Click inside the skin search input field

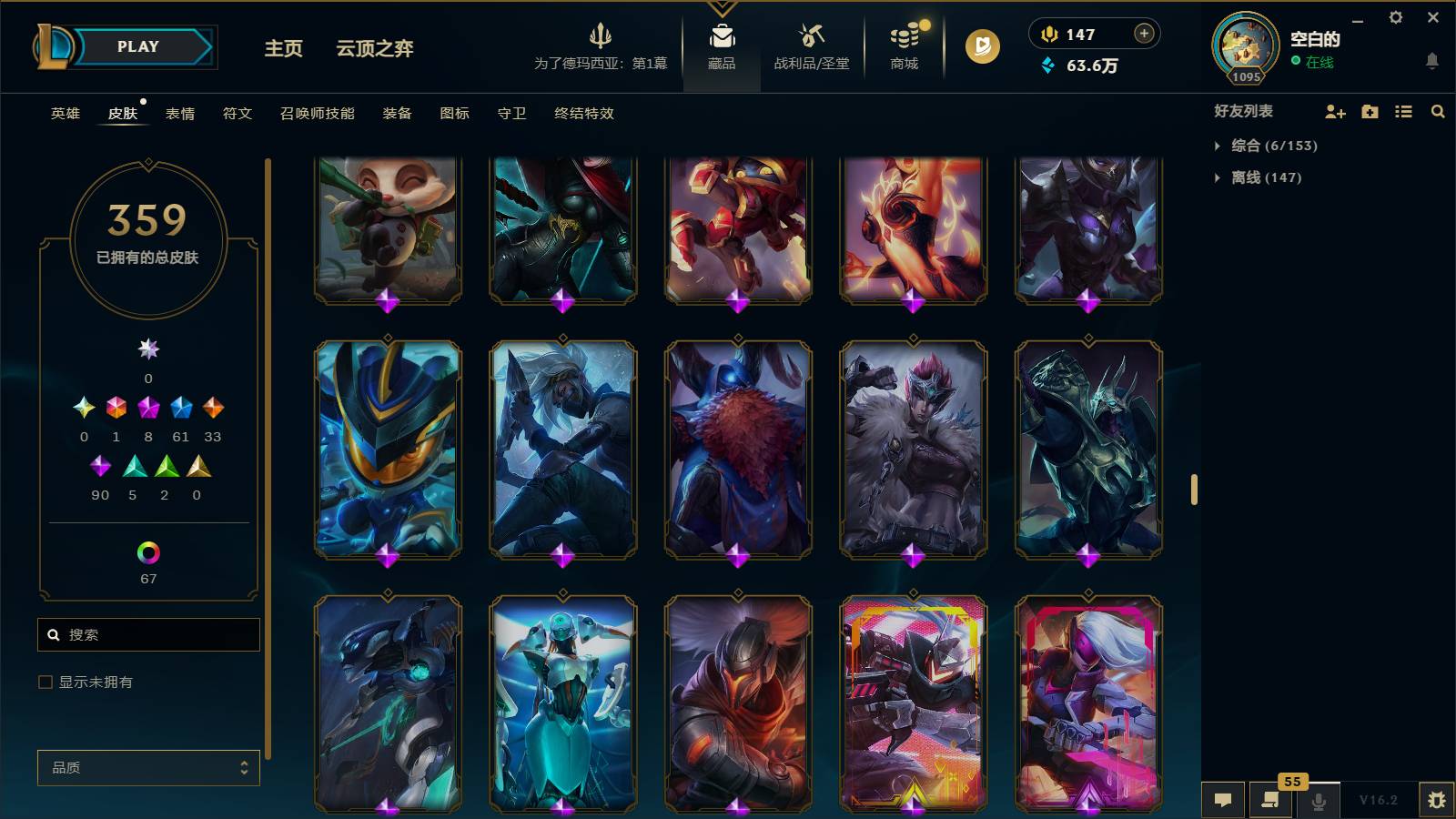tap(148, 634)
